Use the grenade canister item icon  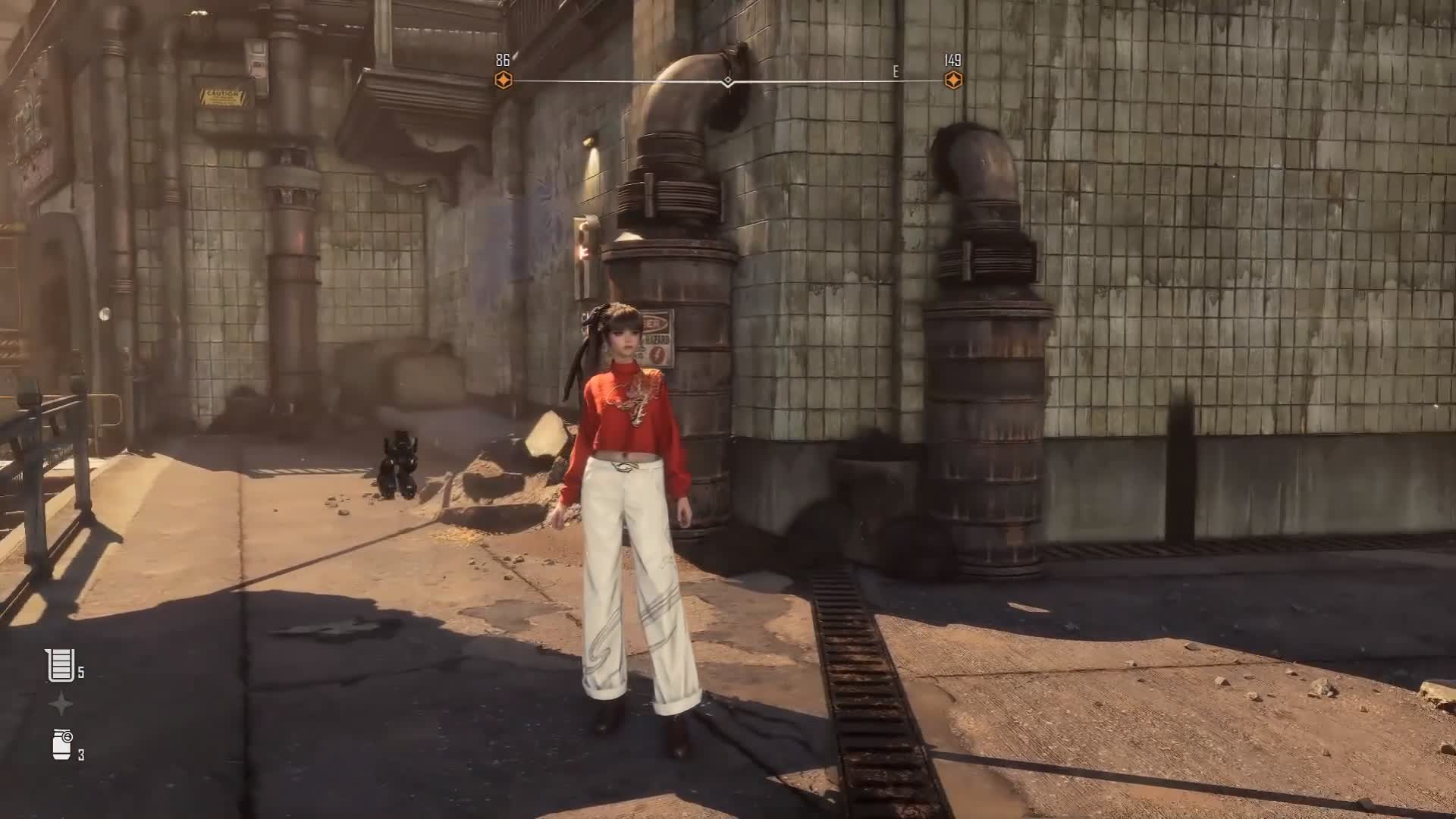(x=62, y=744)
